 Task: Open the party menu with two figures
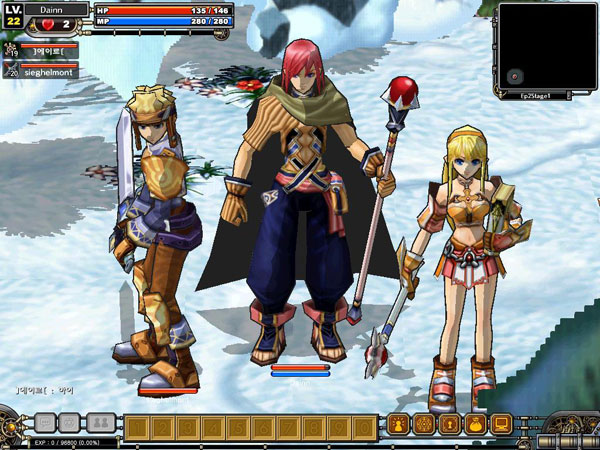pos(98,423)
